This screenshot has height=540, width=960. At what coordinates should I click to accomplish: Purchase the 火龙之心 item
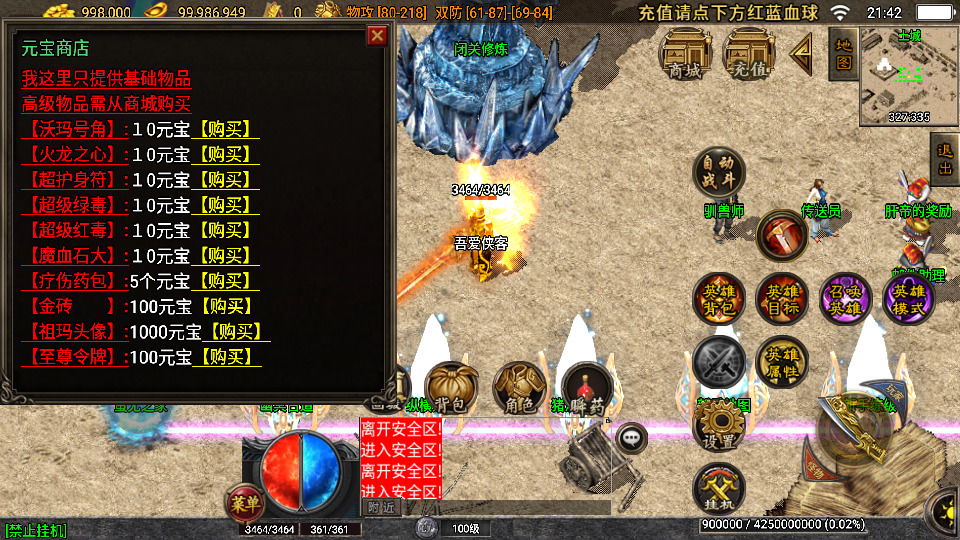click(x=225, y=154)
